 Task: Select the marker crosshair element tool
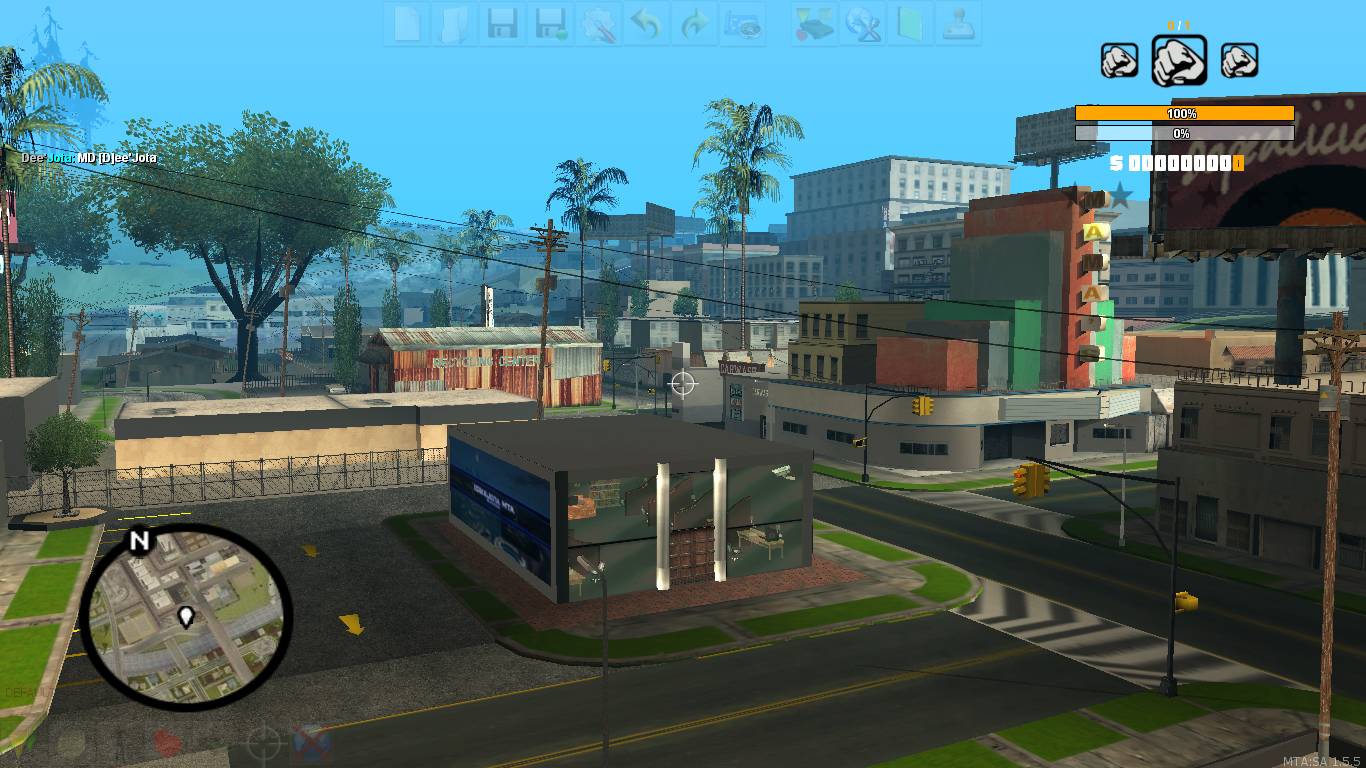click(264, 742)
